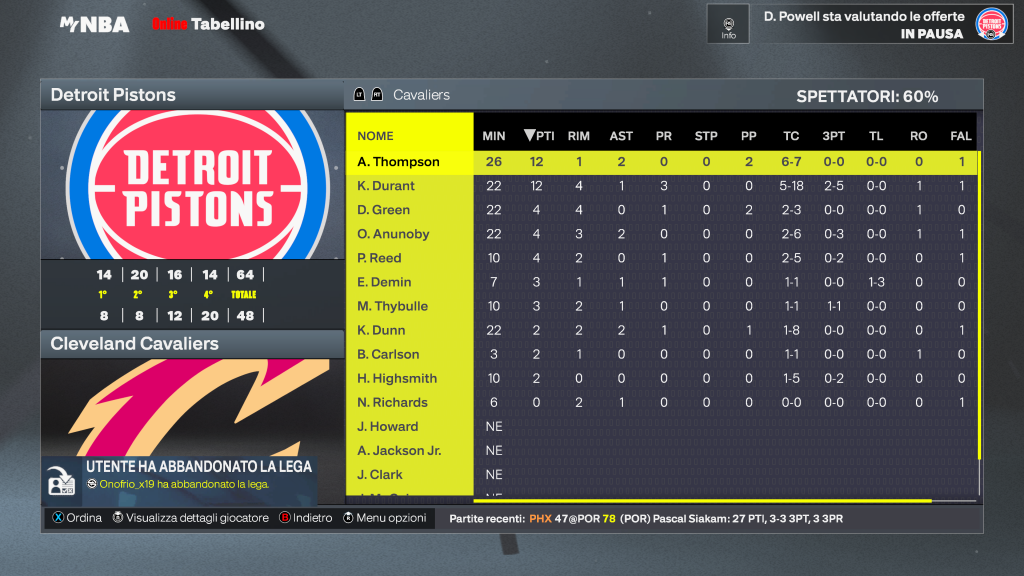1024x576 pixels.
Task: Go back with the Indietro option
Action: 305,518
